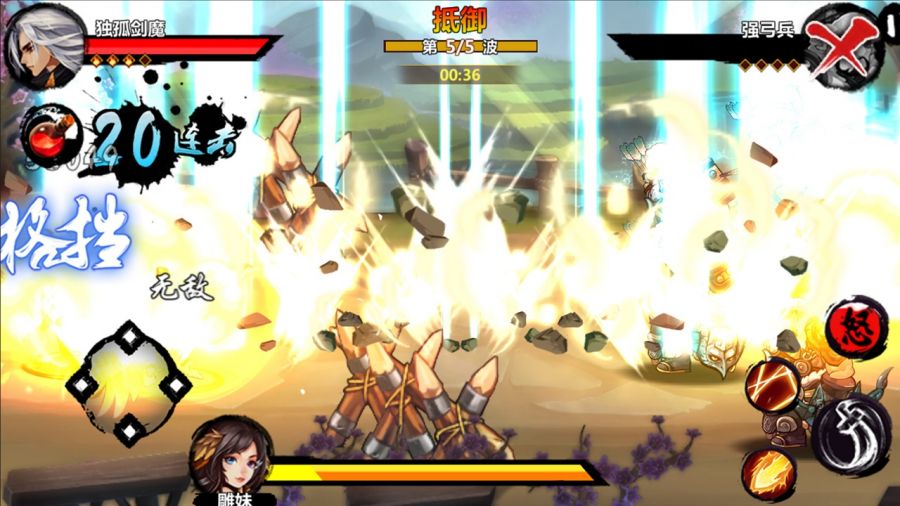Tap the left diamond of movement pad
Image resolution: width=900 pixels, height=506 pixels.
click(x=82, y=384)
